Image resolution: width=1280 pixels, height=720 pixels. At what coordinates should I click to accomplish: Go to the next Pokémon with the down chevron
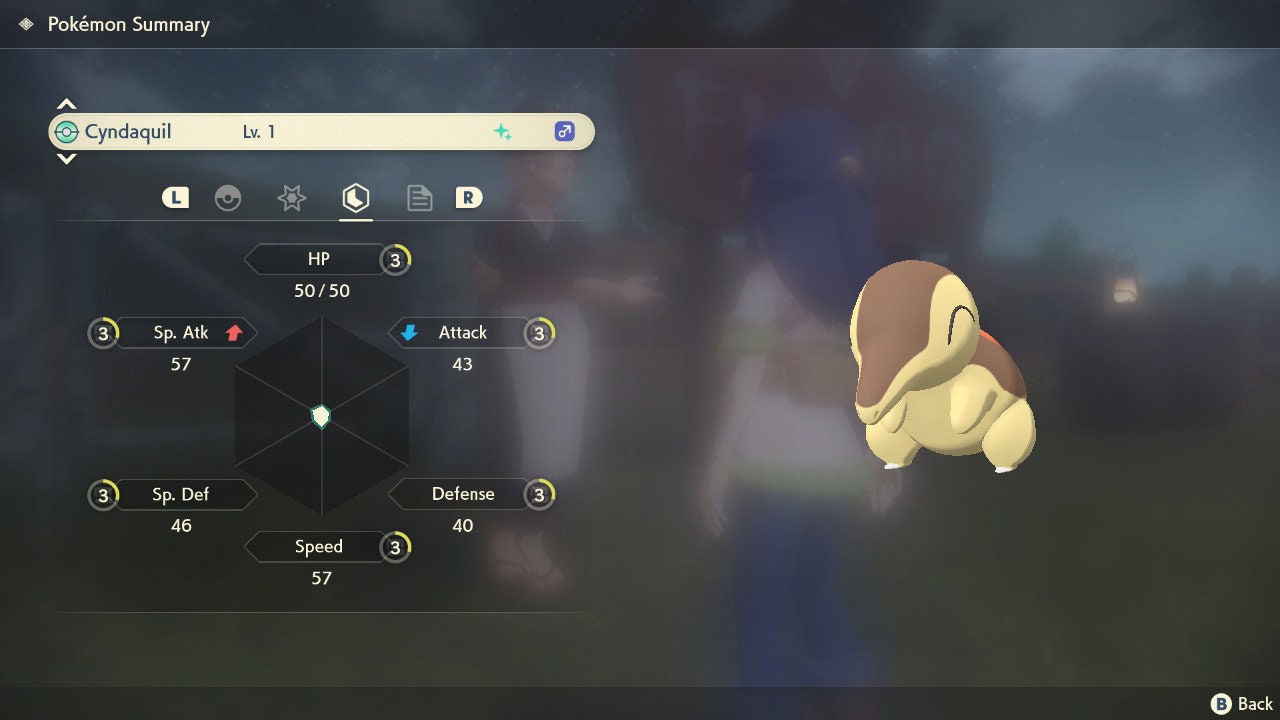(x=66, y=158)
